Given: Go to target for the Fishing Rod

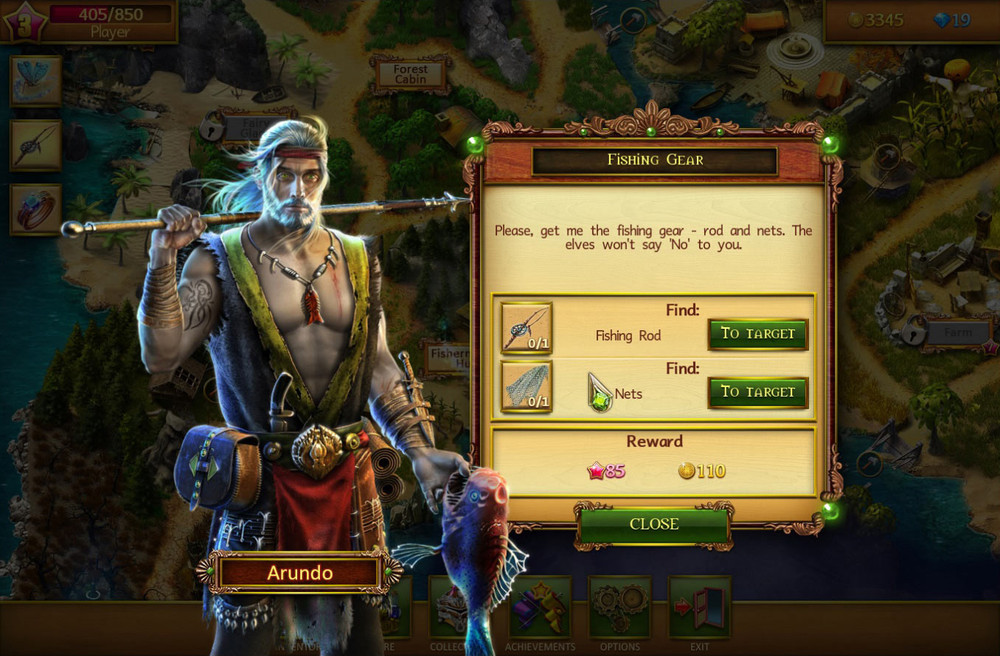Looking at the screenshot, I should [x=757, y=334].
